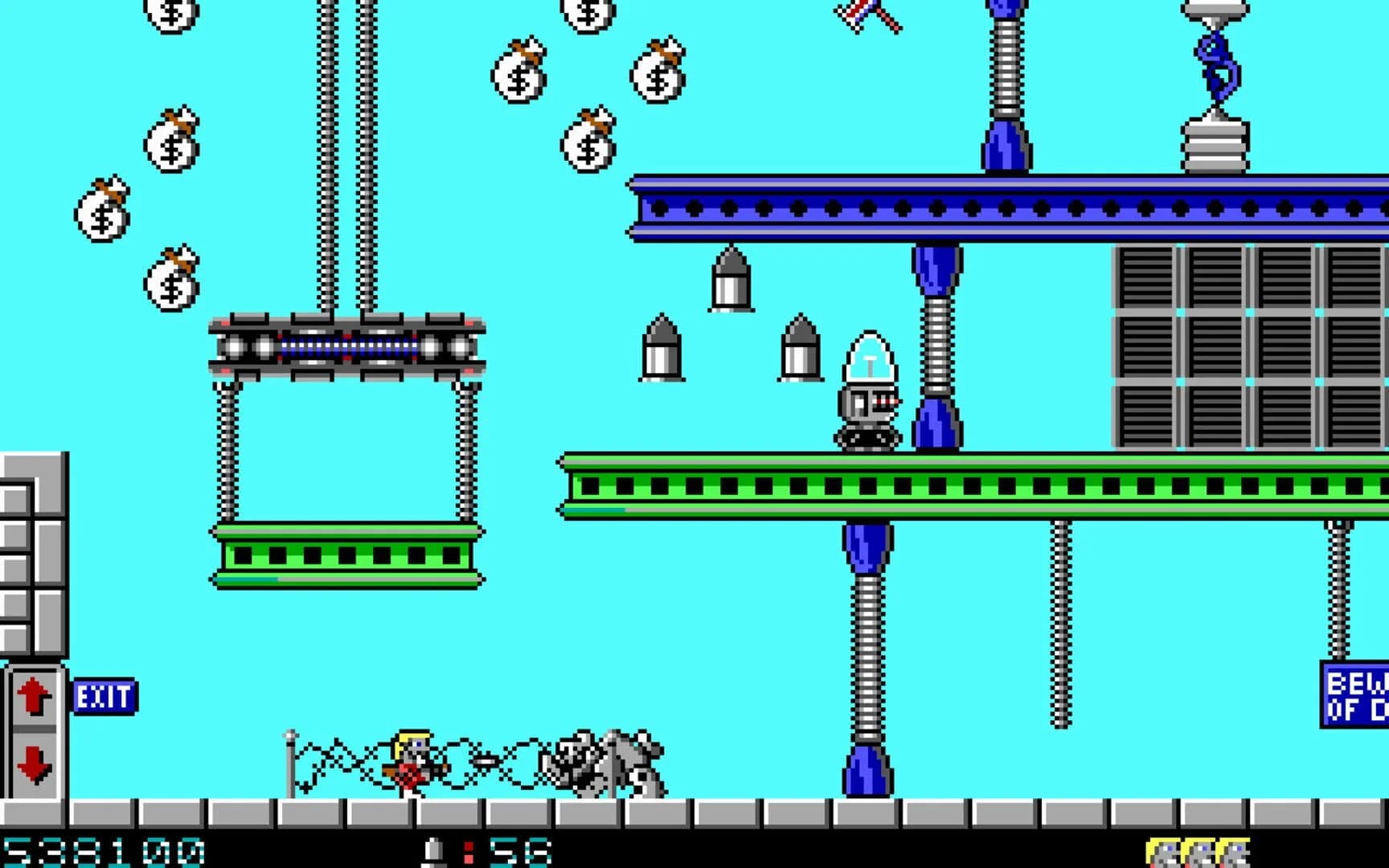
Task: Toggle the down arrow on the elevator panel
Action: pyautogui.click(x=32, y=757)
